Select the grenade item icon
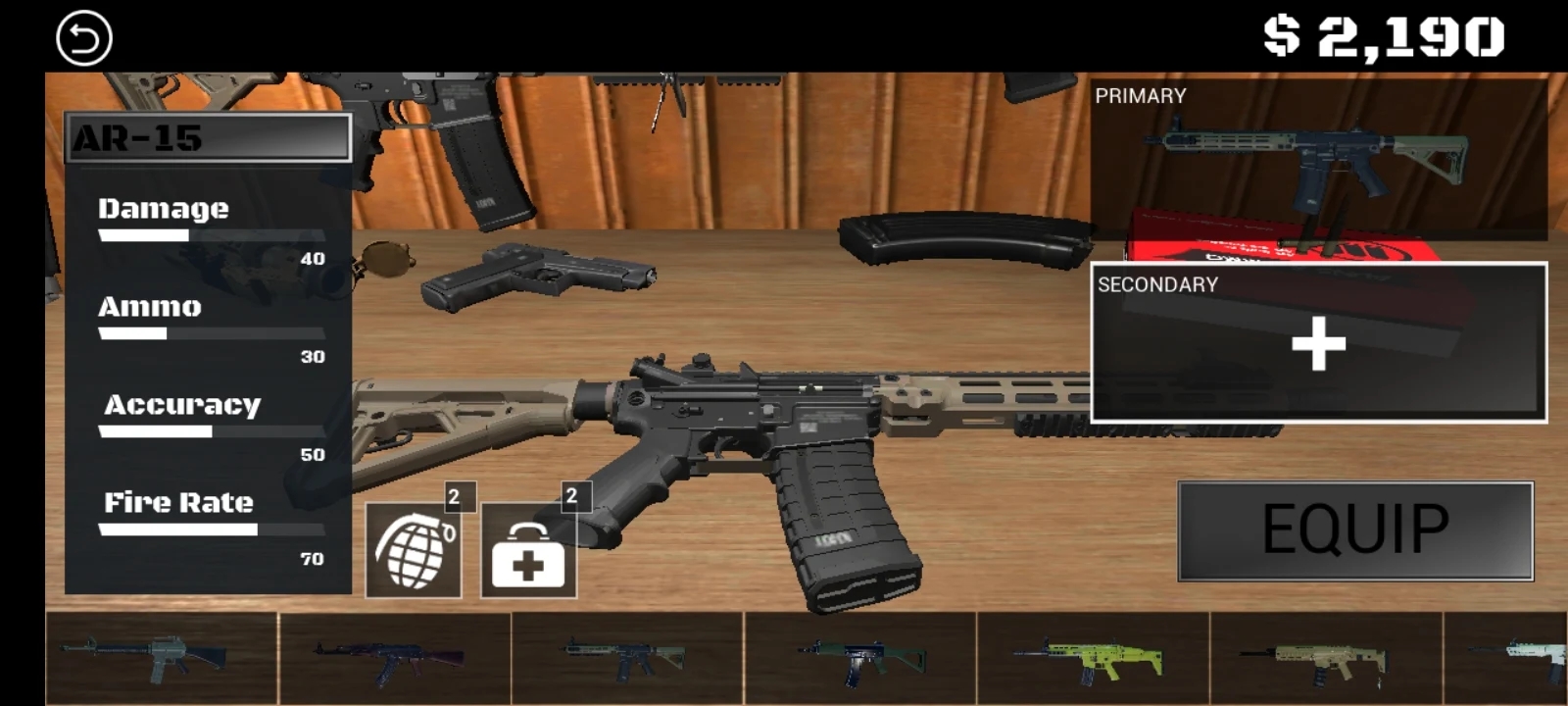Screen dimensions: 1568x706 [x=414, y=550]
